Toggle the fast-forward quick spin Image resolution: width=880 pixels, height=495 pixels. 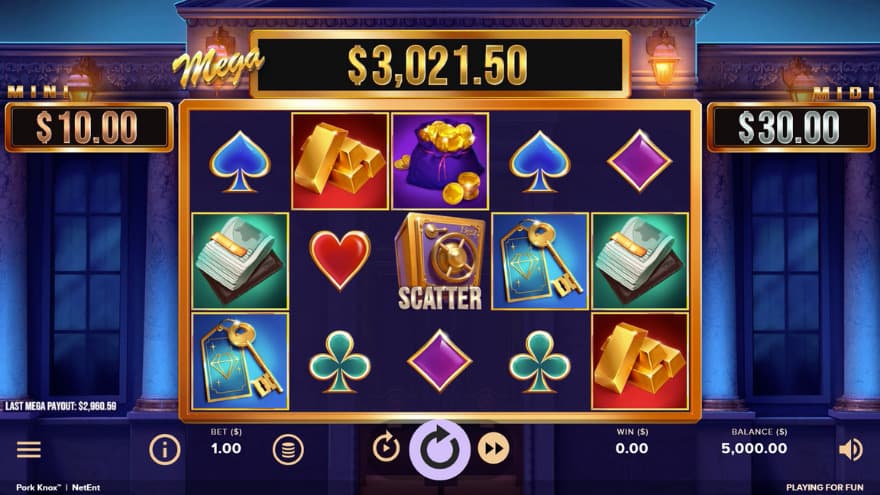[493, 449]
